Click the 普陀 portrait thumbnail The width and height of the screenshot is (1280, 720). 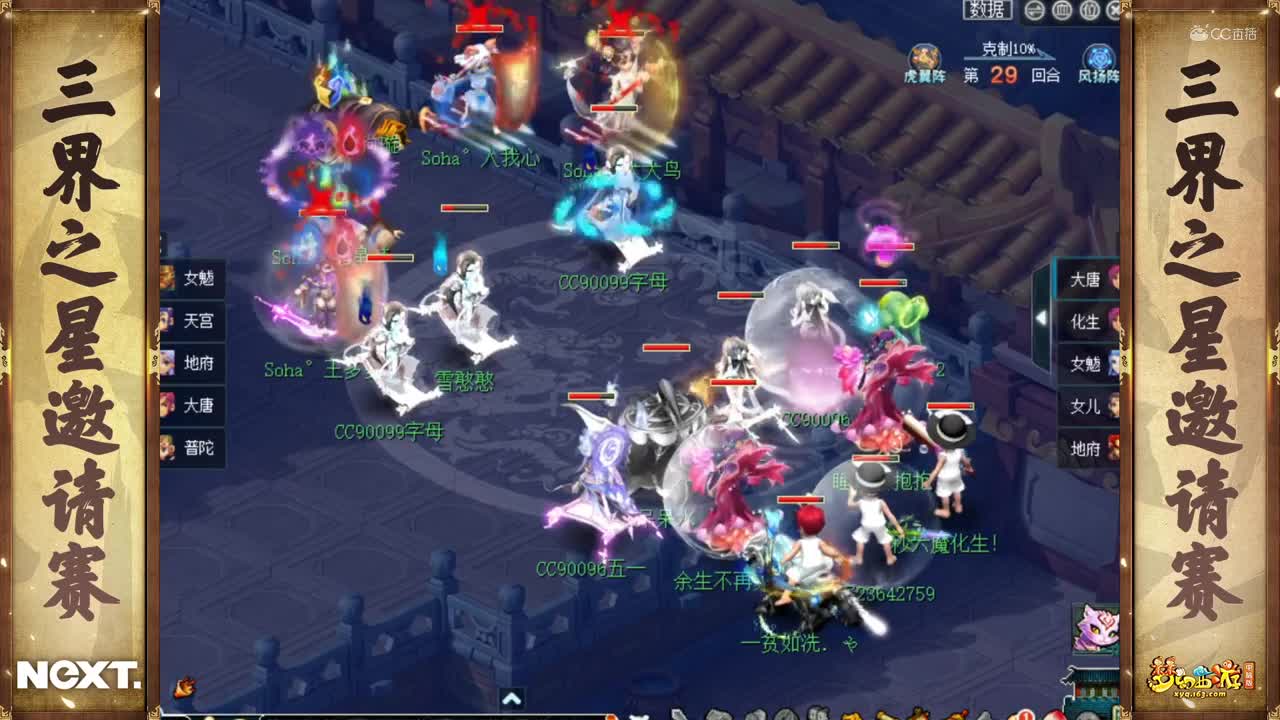tap(168, 448)
